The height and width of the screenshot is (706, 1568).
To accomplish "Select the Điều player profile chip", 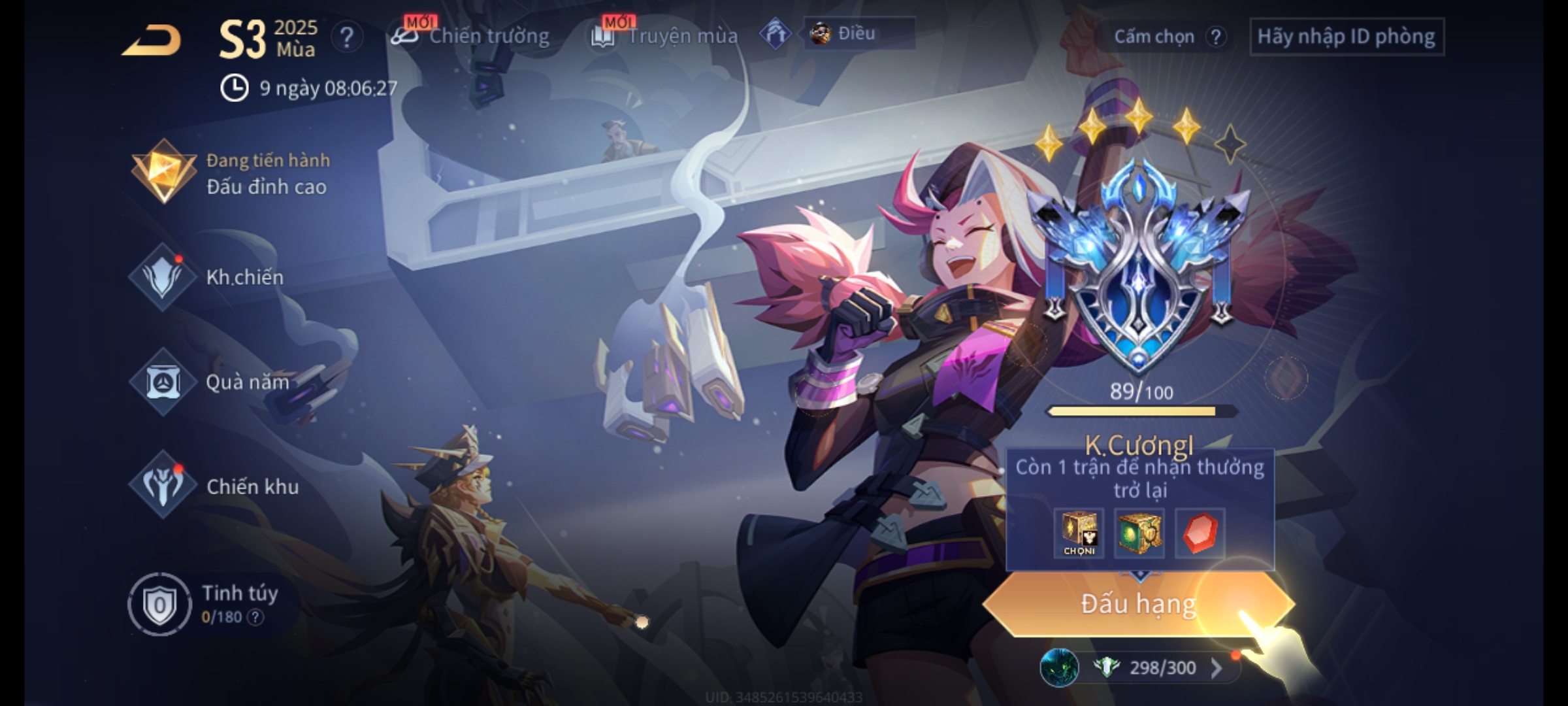I will coord(858,33).
